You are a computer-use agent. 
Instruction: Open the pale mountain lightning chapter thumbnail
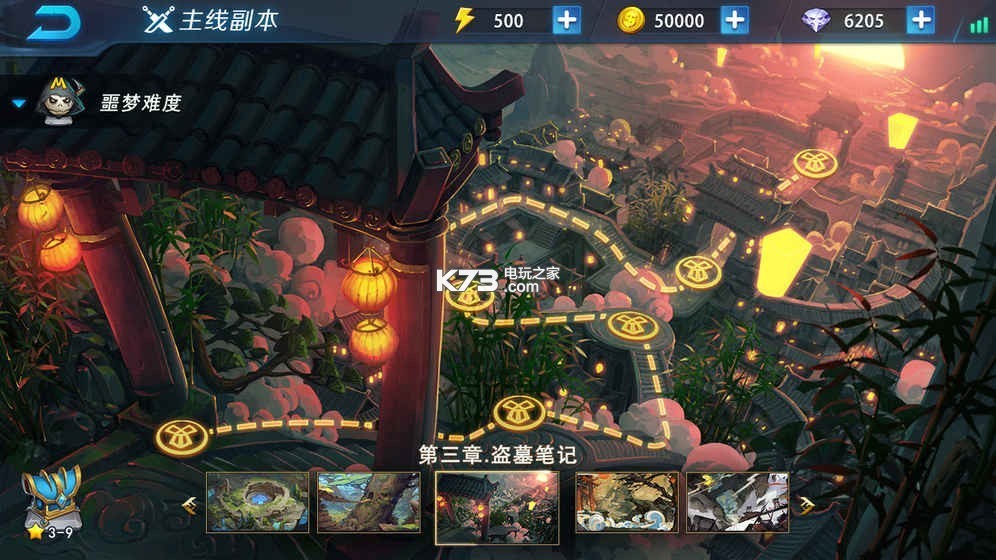(737, 502)
